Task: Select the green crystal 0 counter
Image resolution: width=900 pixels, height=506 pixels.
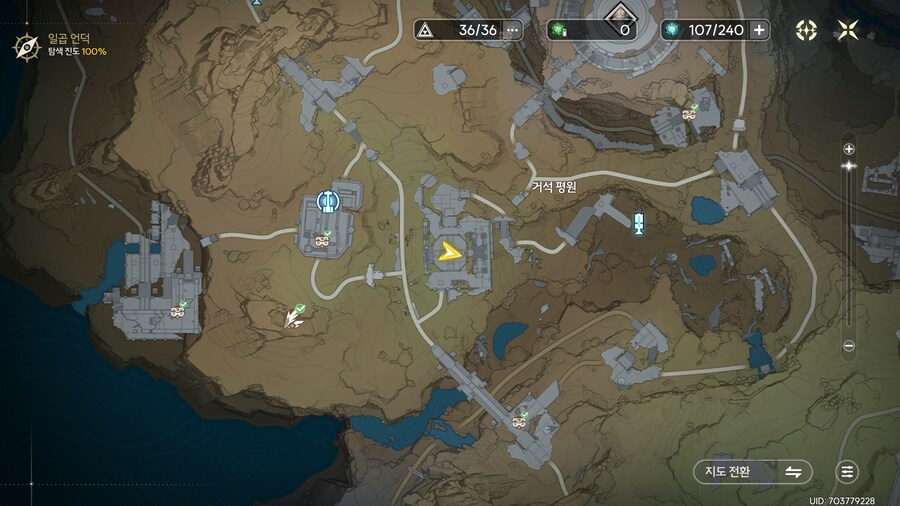Action: point(592,30)
